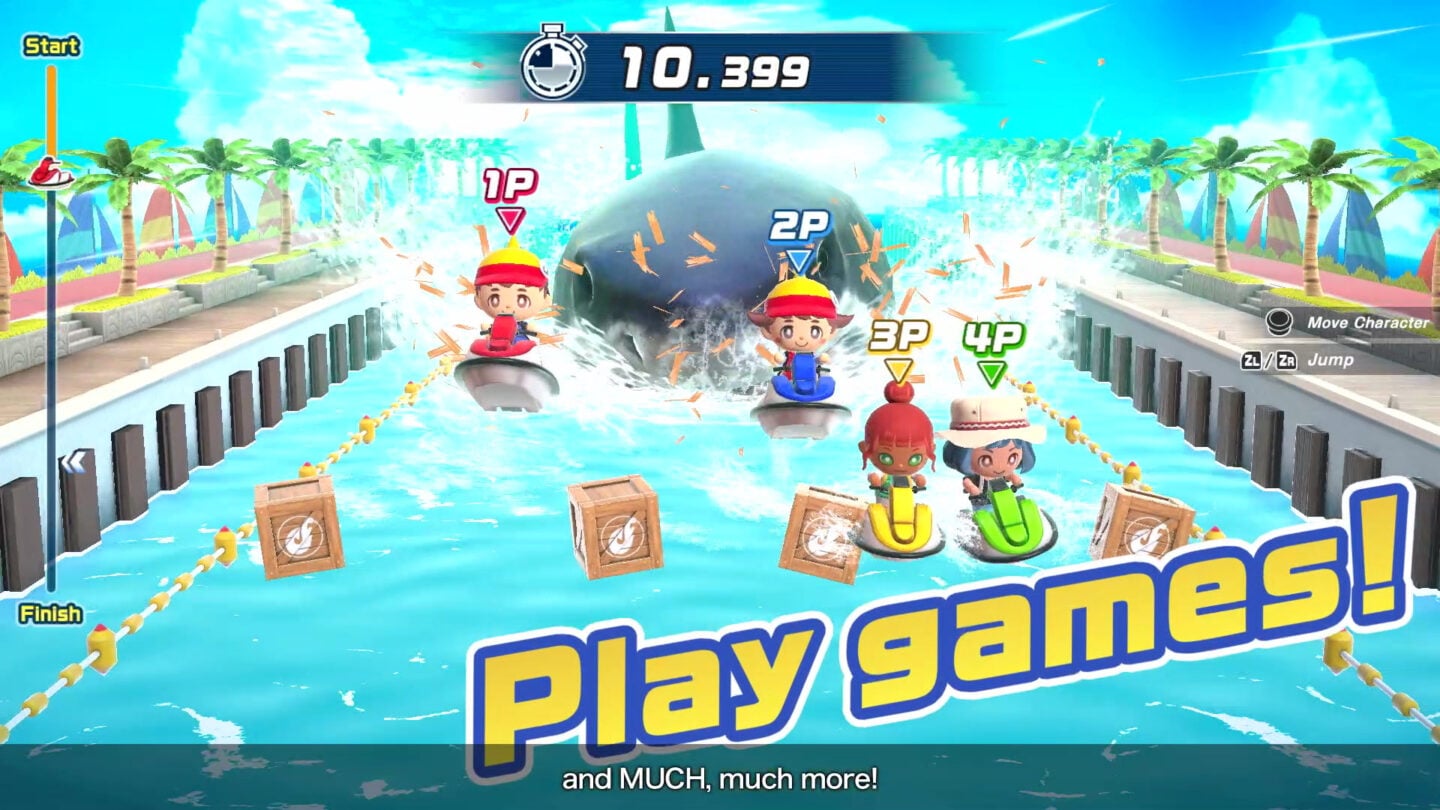Select the Start label on the progress bar
Screen dimensions: 1440x810
(53, 46)
